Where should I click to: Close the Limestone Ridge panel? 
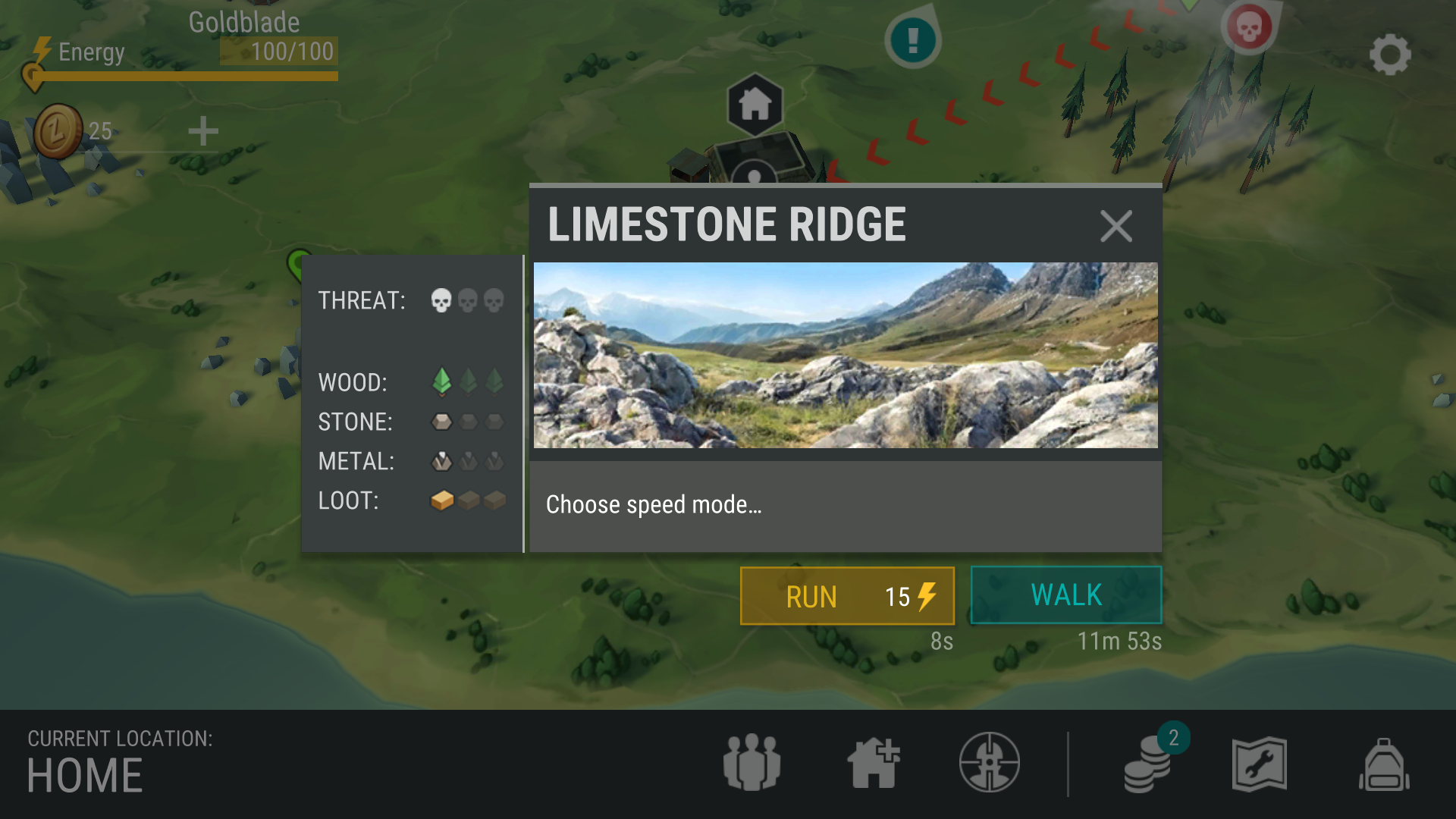pyautogui.click(x=1116, y=226)
